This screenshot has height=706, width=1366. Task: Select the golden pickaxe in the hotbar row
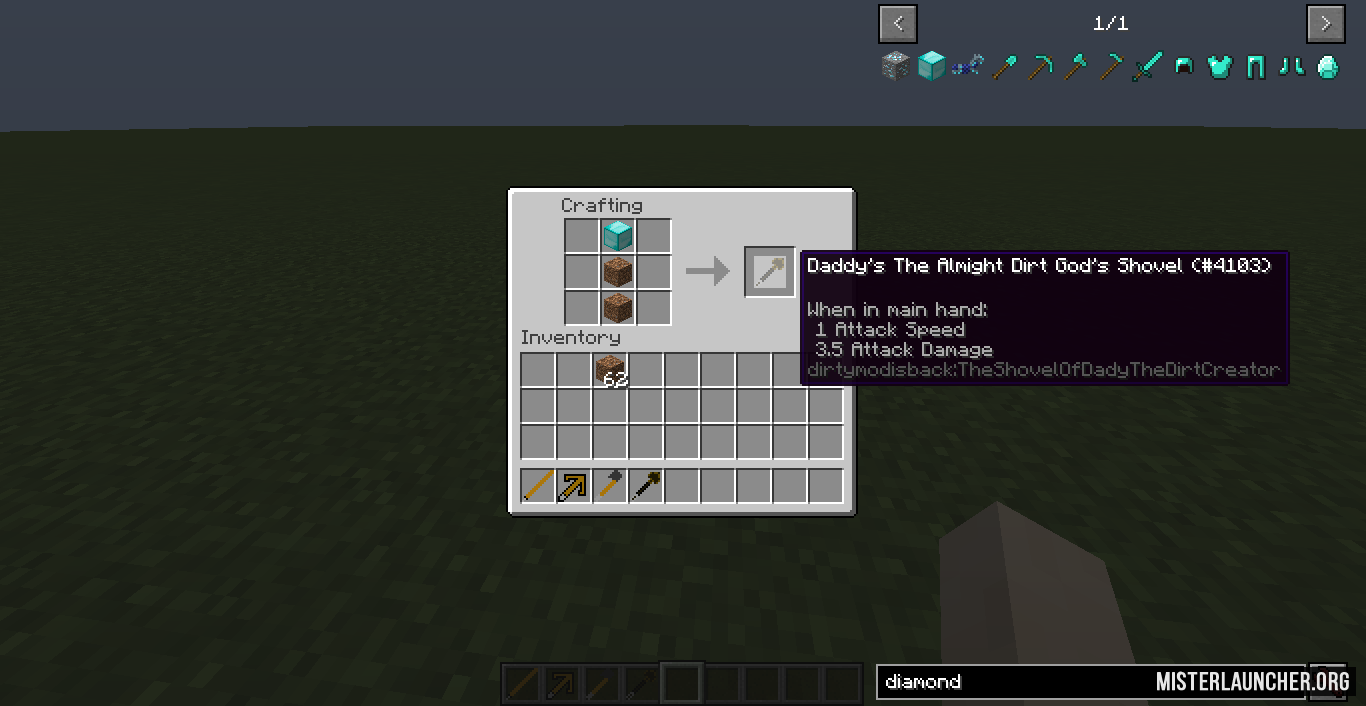pos(574,486)
